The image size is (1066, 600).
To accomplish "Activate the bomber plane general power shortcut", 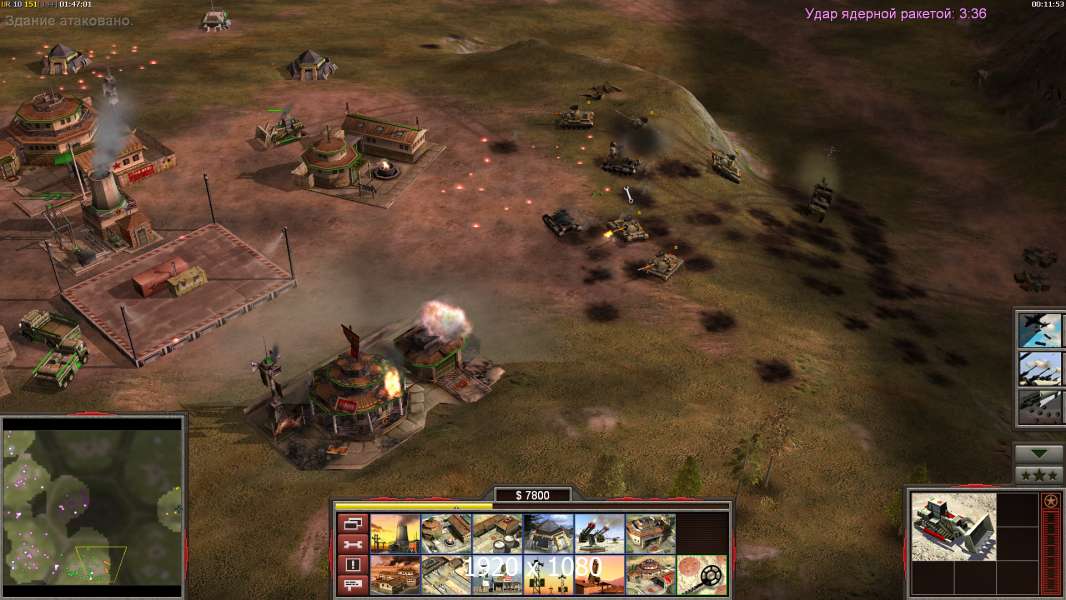I will 1039,329.
